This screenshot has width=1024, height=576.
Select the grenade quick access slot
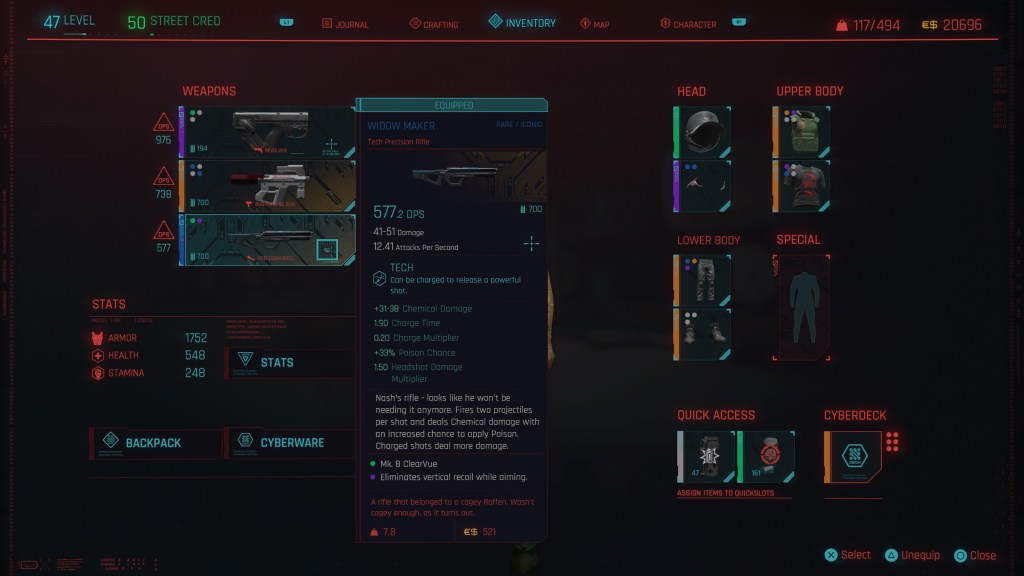click(x=707, y=456)
